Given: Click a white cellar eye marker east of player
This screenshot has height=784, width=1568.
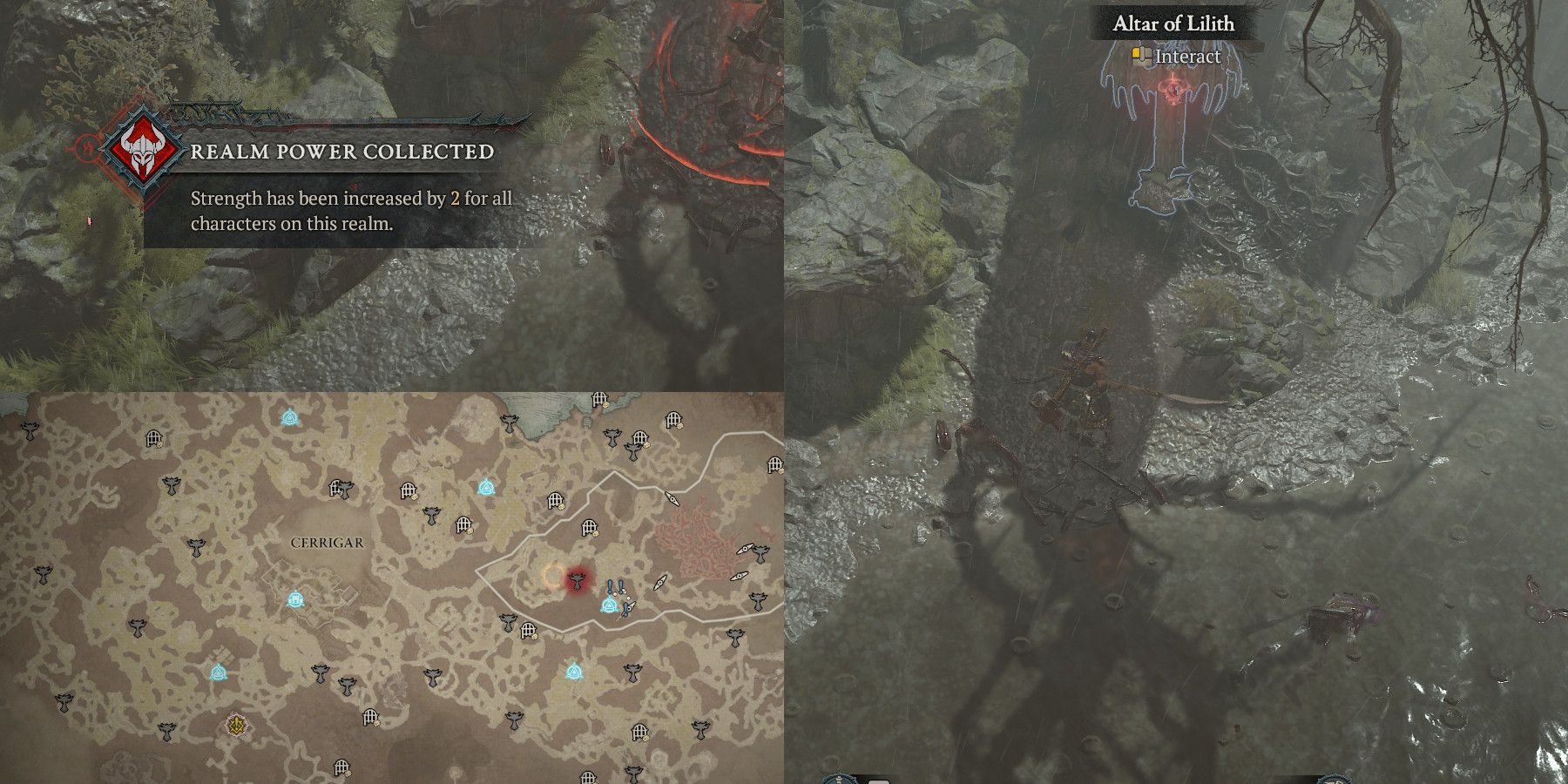Looking at the screenshot, I should [x=660, y=581].
